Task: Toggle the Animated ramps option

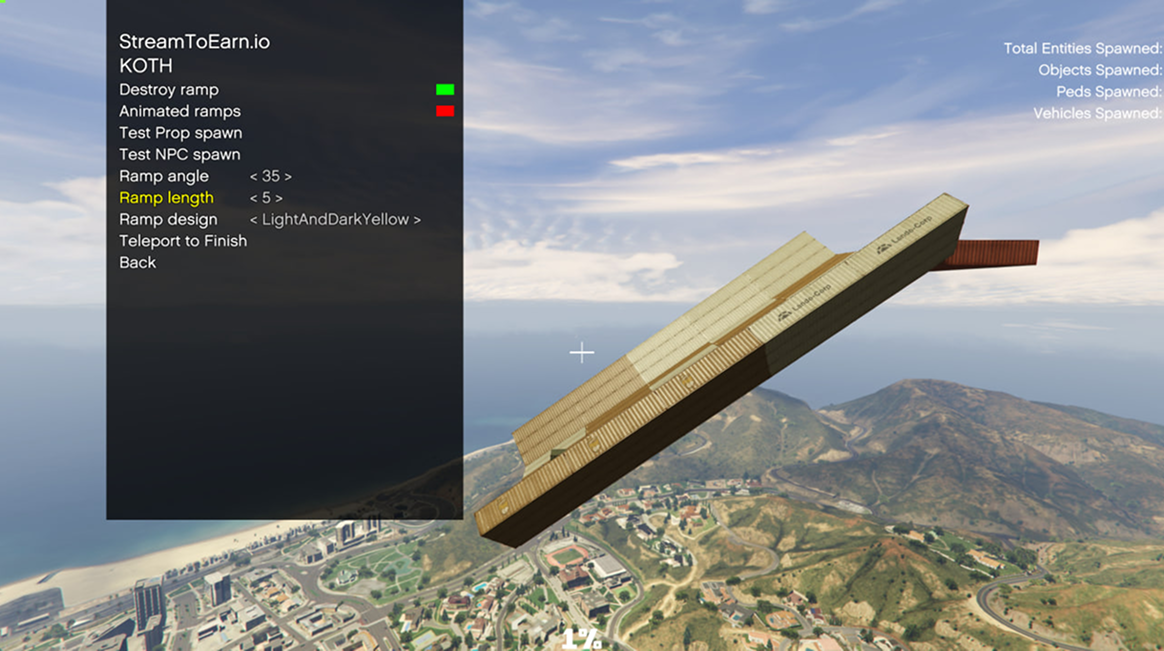Action: coord(180,112)
